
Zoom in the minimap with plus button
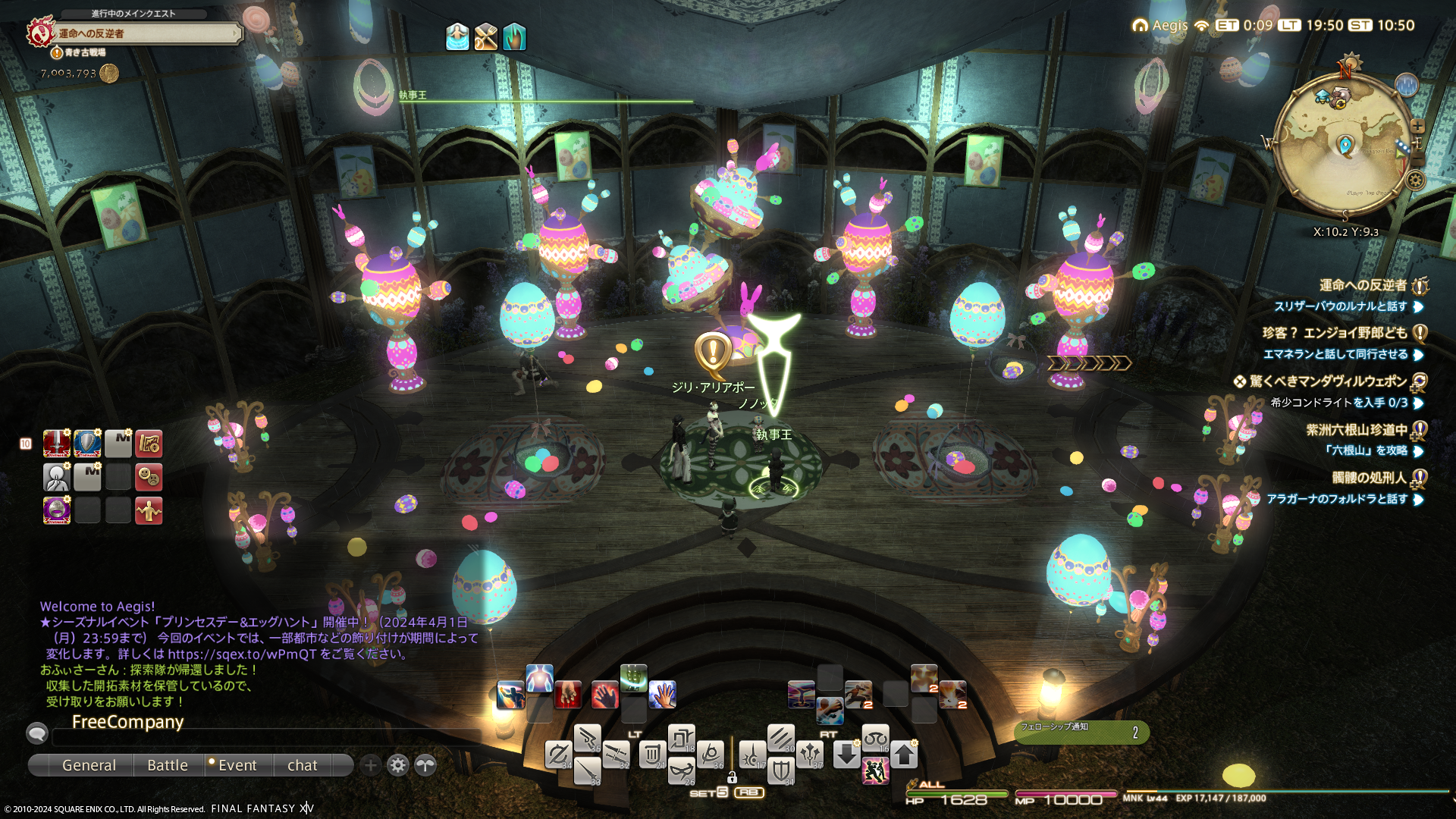(1417, 126)
